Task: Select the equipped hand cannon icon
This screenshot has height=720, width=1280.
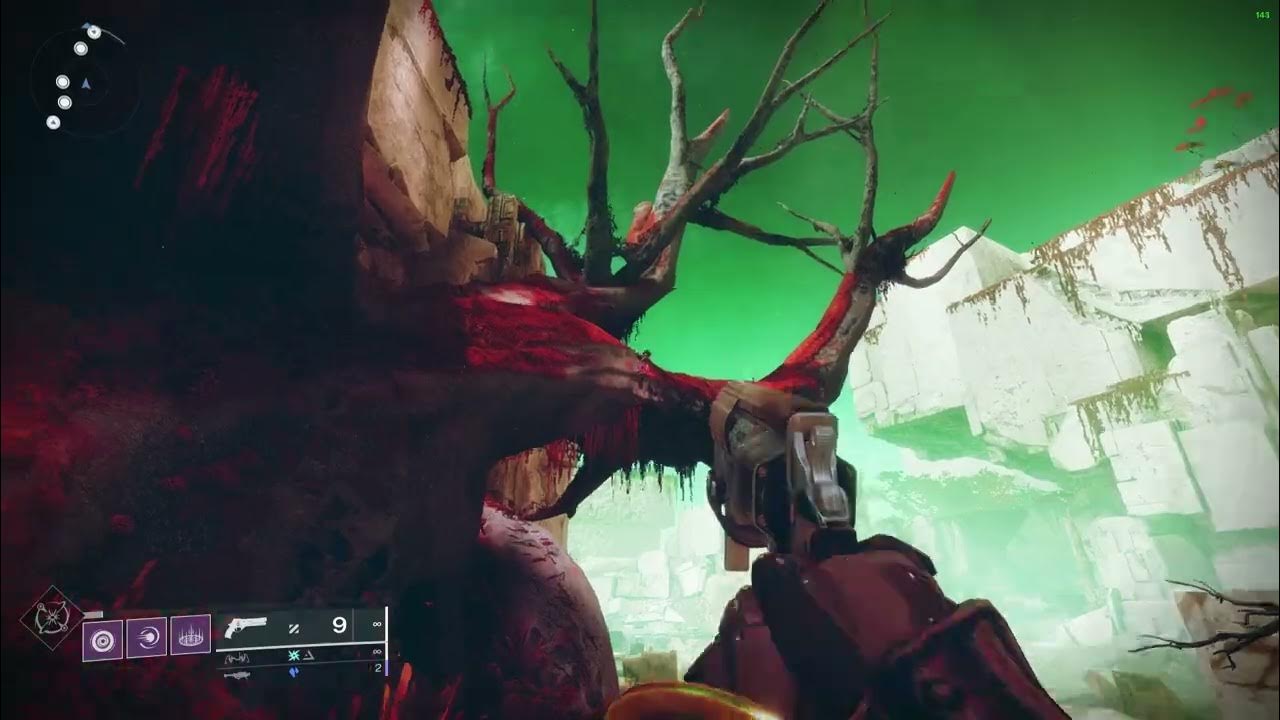Action: click(x=245, y=627)
